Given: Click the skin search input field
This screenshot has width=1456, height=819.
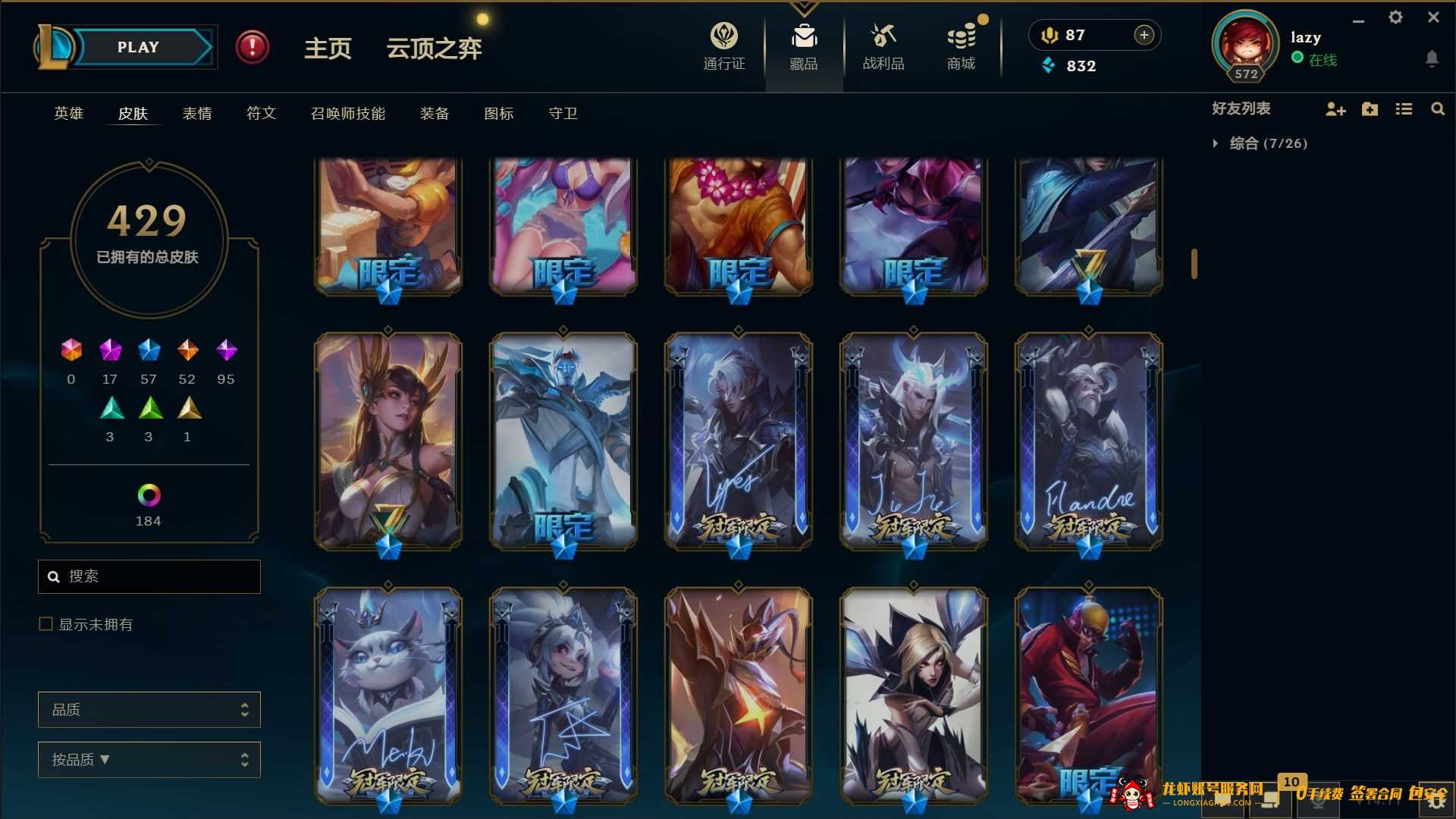Looking at the screenshot, I should [149, 576].
